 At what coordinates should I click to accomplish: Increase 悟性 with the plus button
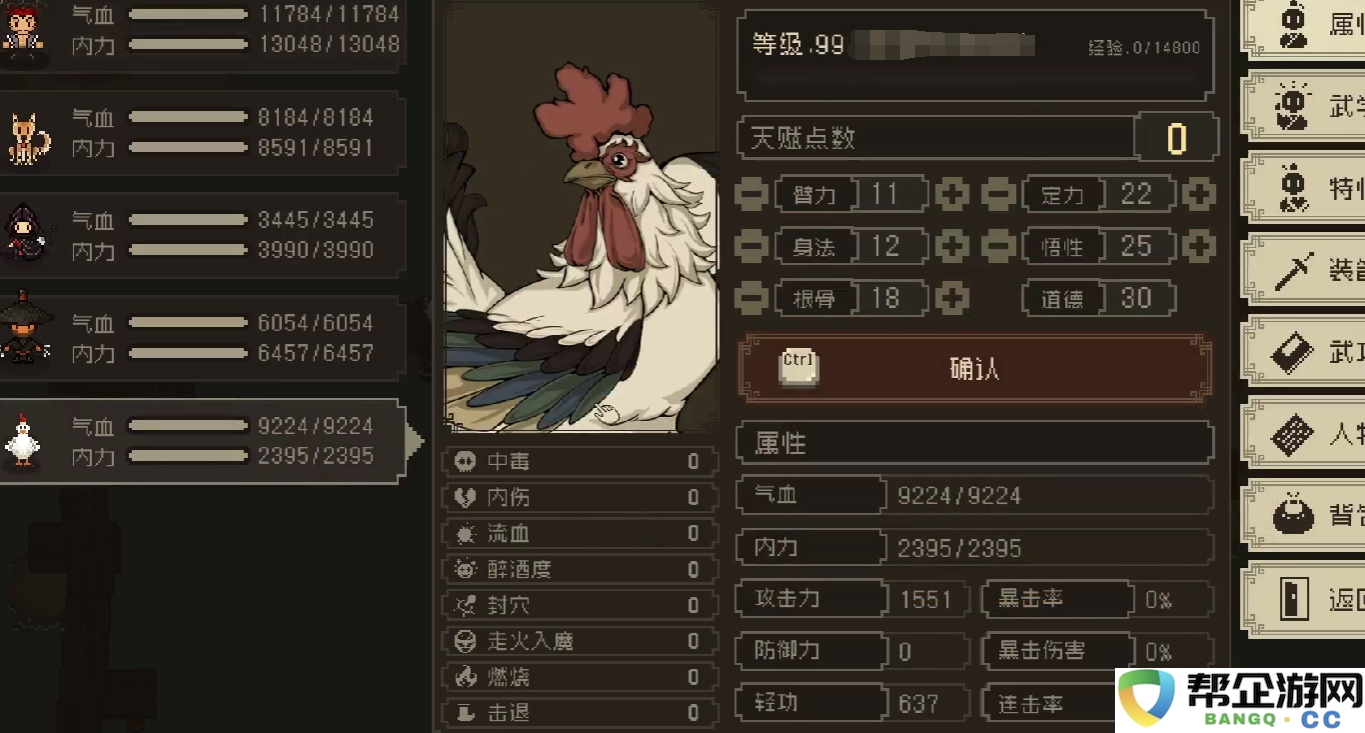pyautogui.click(x=1197, y=246)
